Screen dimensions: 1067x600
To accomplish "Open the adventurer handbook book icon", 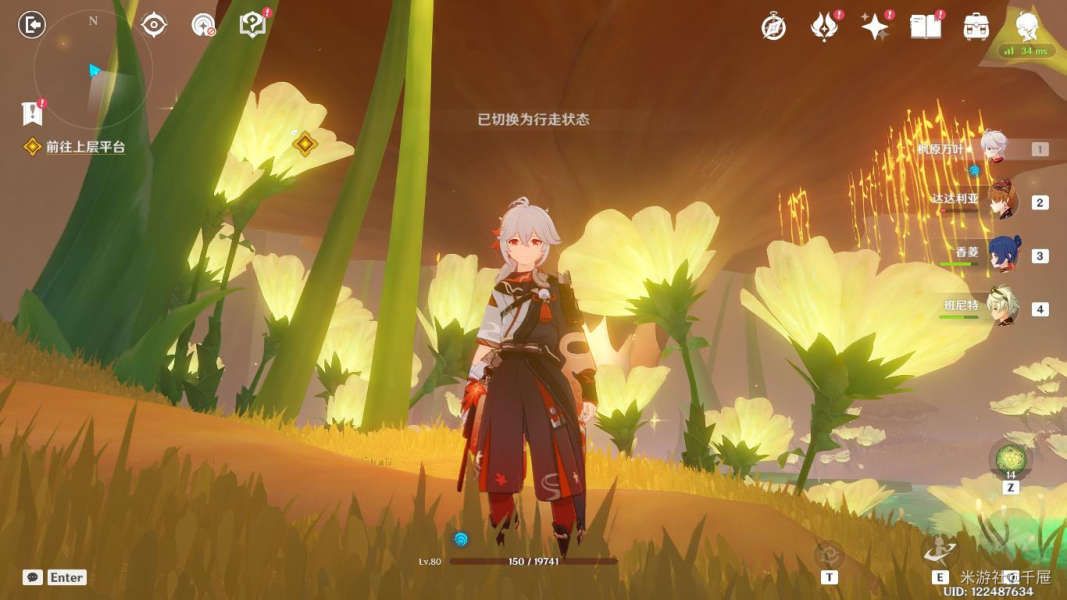I will (x=926, y=27).
